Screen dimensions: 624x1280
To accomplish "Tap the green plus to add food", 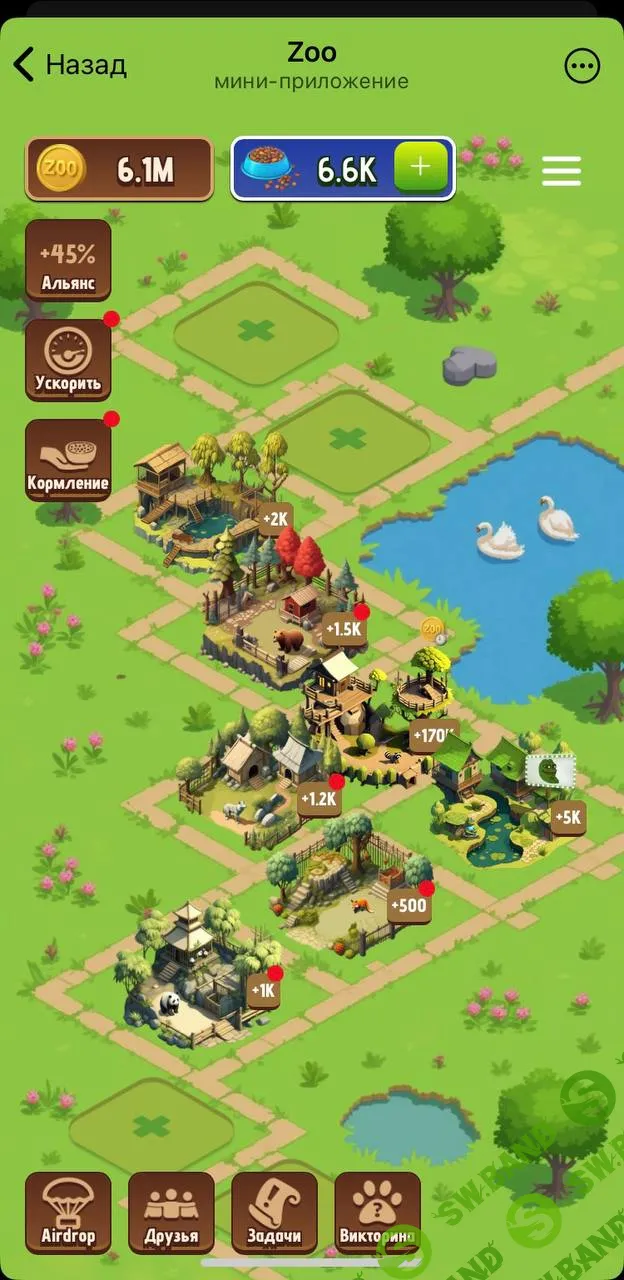I will click(421, 168).
